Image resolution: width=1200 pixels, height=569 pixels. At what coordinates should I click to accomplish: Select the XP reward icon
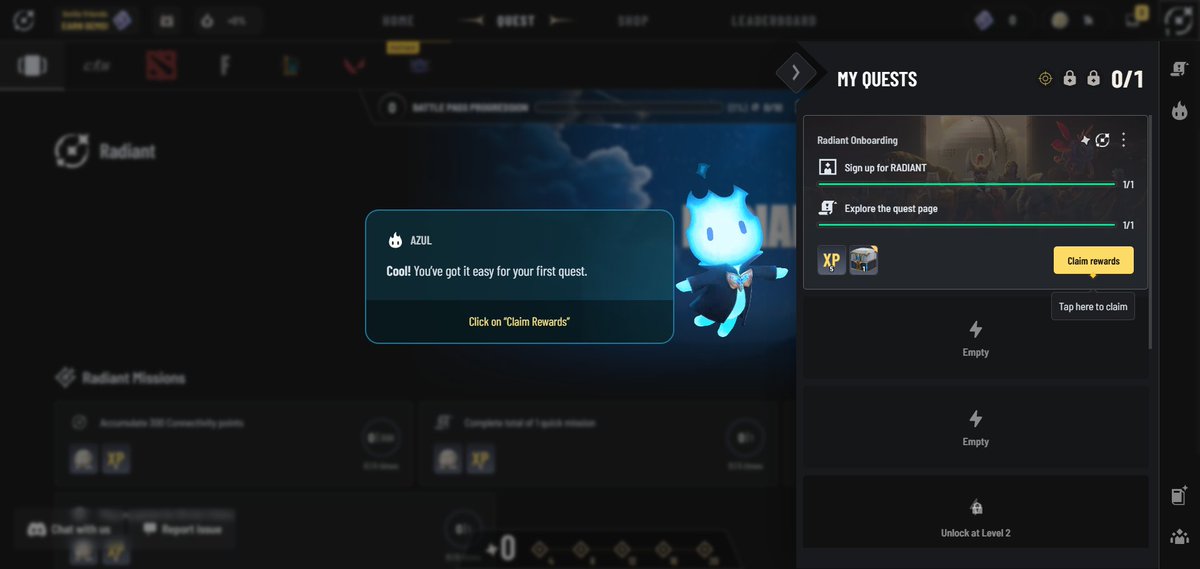[x=831, y=260]
